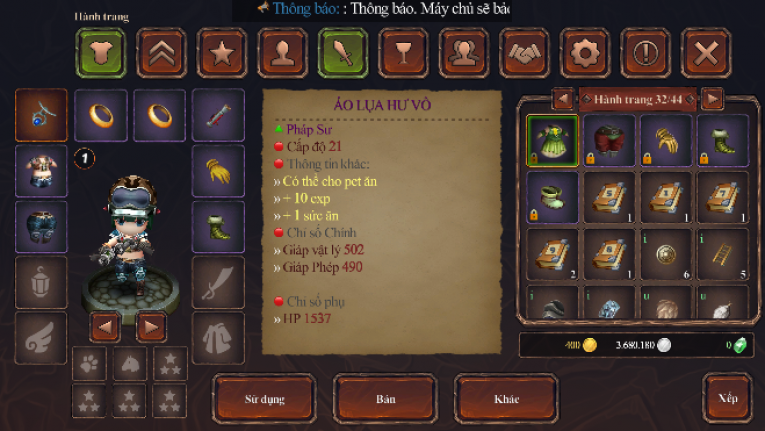Switch to the star tab

pos(222,53)
